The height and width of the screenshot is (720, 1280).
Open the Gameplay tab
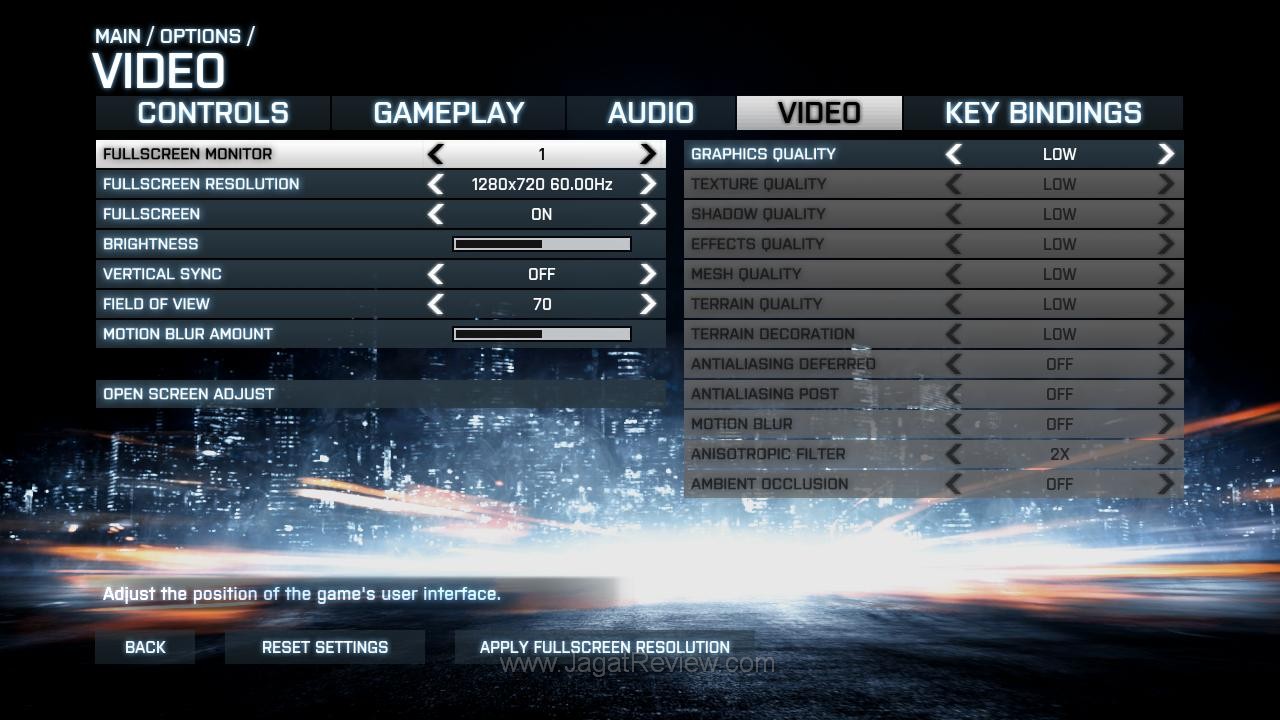[448, 113]
